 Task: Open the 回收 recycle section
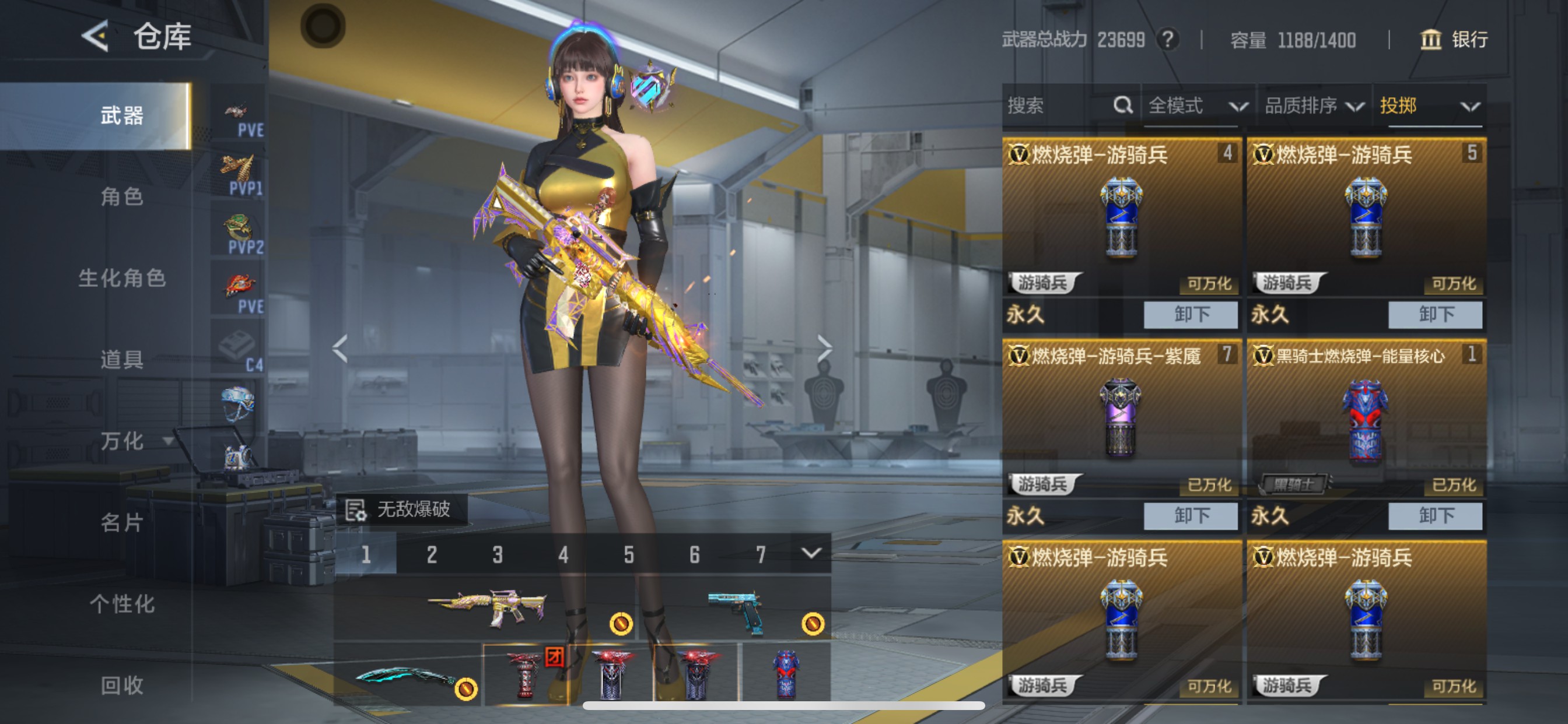(122, 686)
